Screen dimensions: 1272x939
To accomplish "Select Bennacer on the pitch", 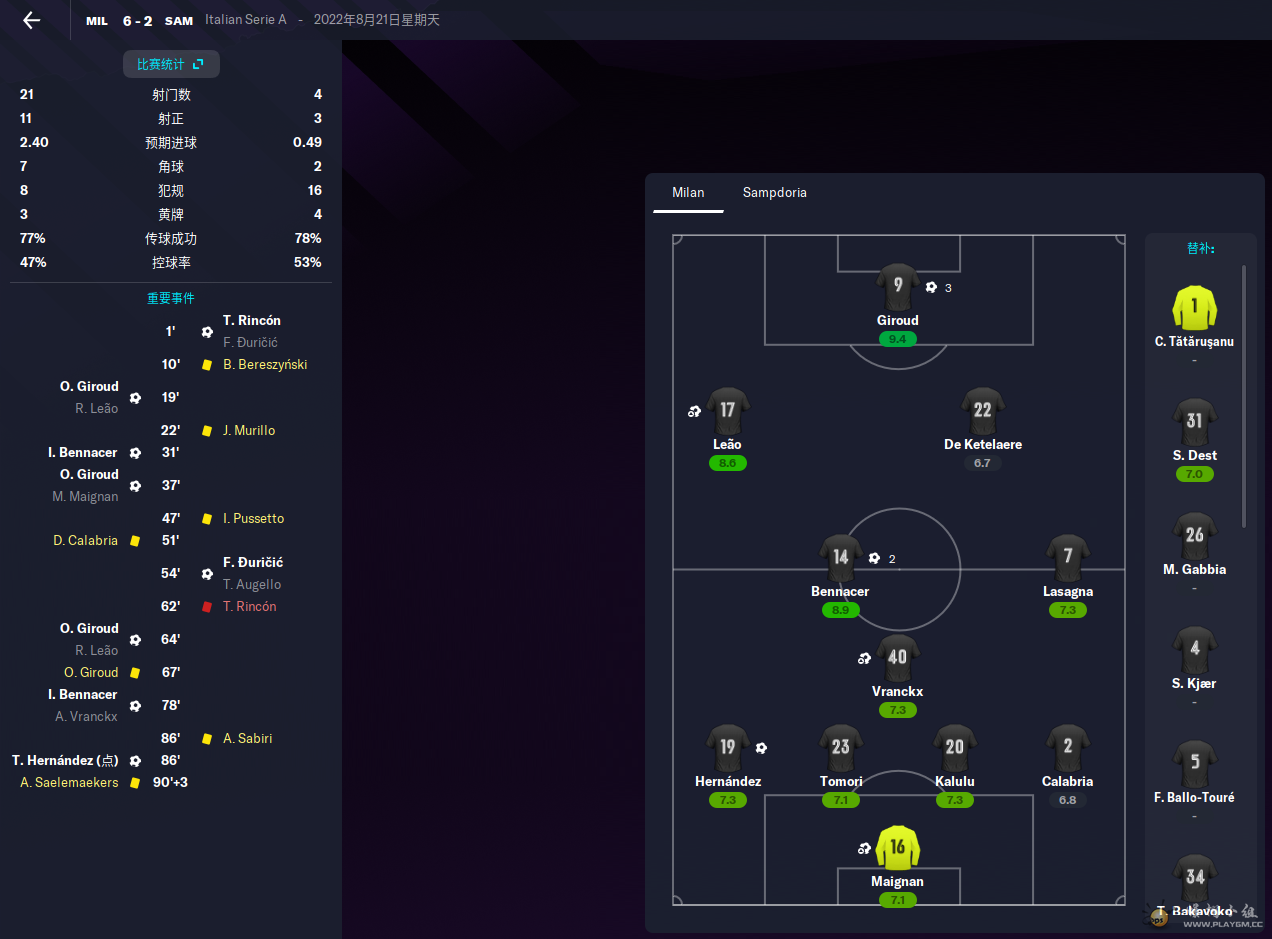I will pos(840,559).
